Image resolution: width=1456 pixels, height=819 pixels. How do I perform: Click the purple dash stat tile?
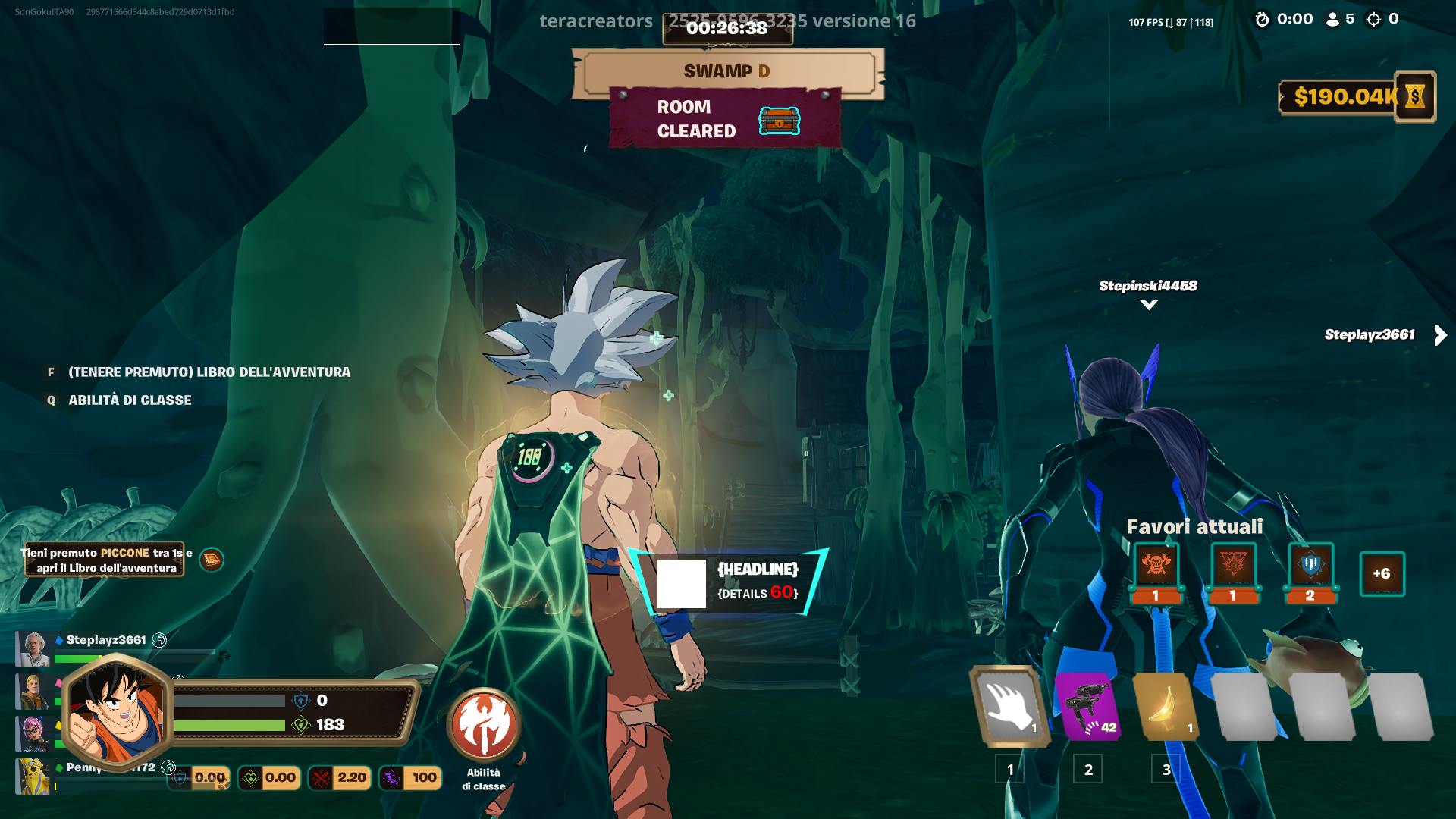[410, 777]
